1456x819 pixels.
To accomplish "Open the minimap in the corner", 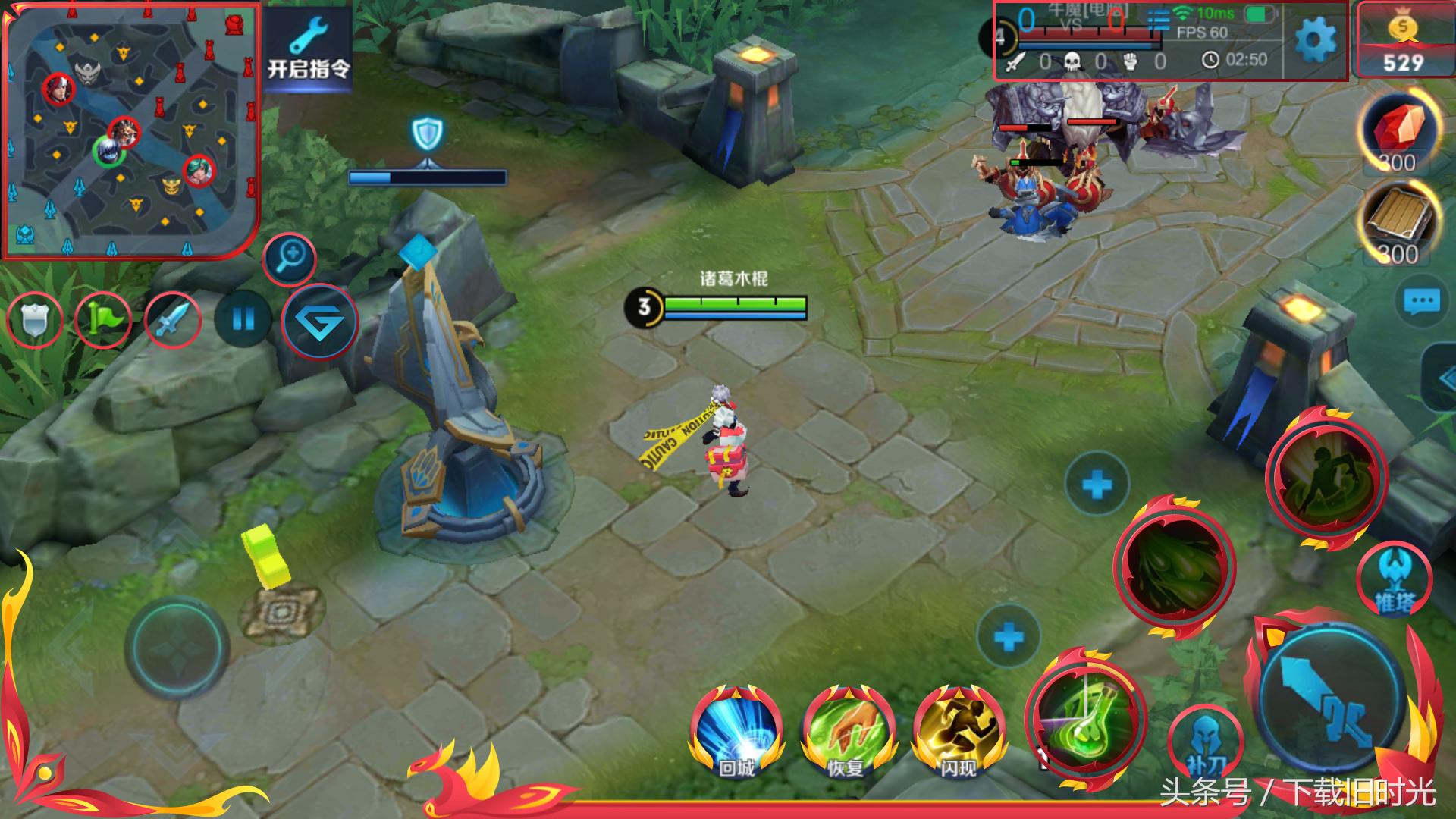I will [132, 130].
